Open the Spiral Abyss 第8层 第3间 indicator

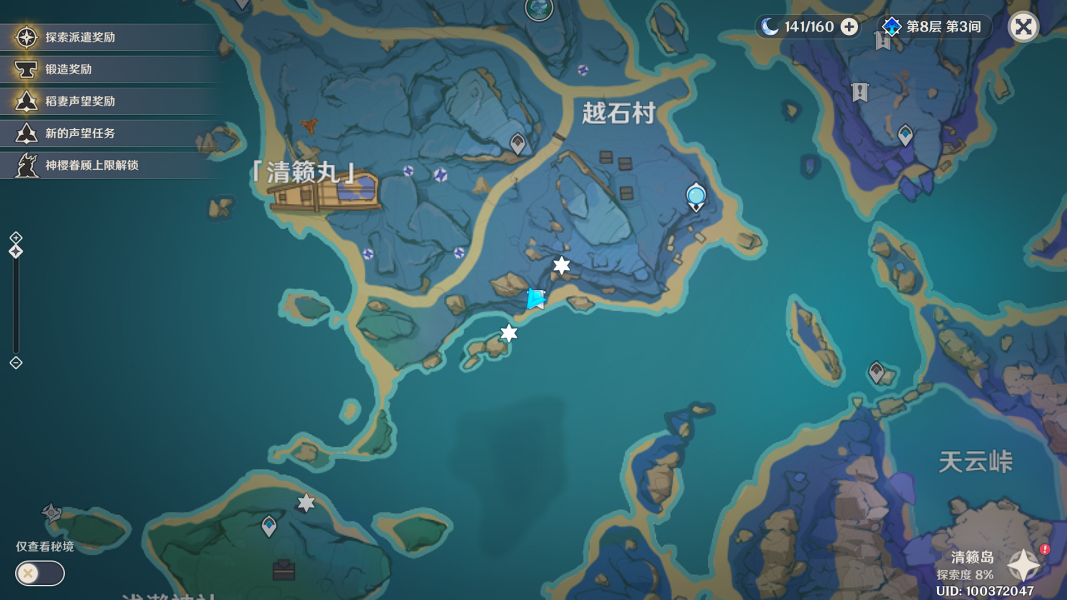pyautogui.click(x=934, y=27)
